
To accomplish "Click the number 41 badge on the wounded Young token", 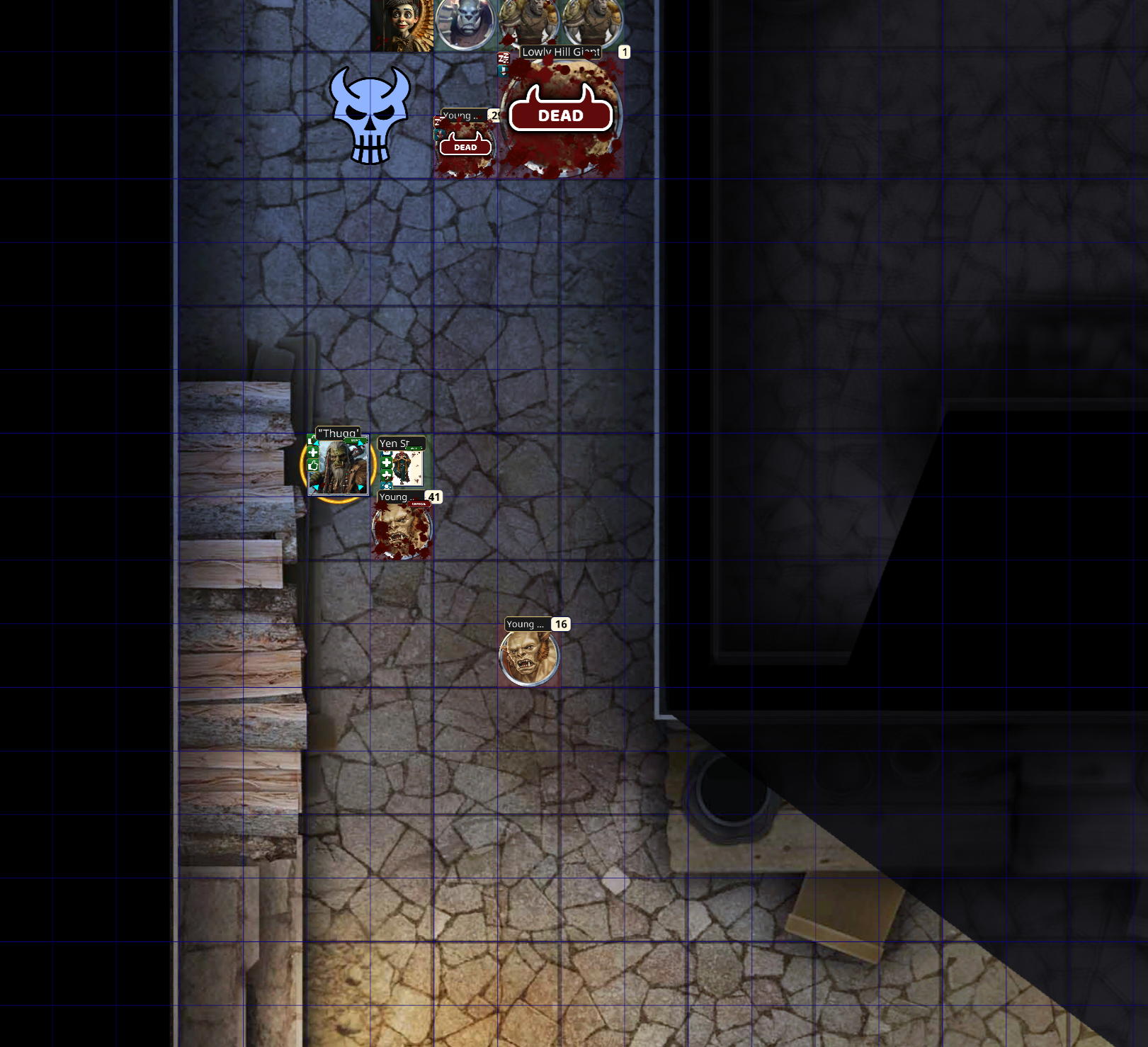I will click(434, 497).
